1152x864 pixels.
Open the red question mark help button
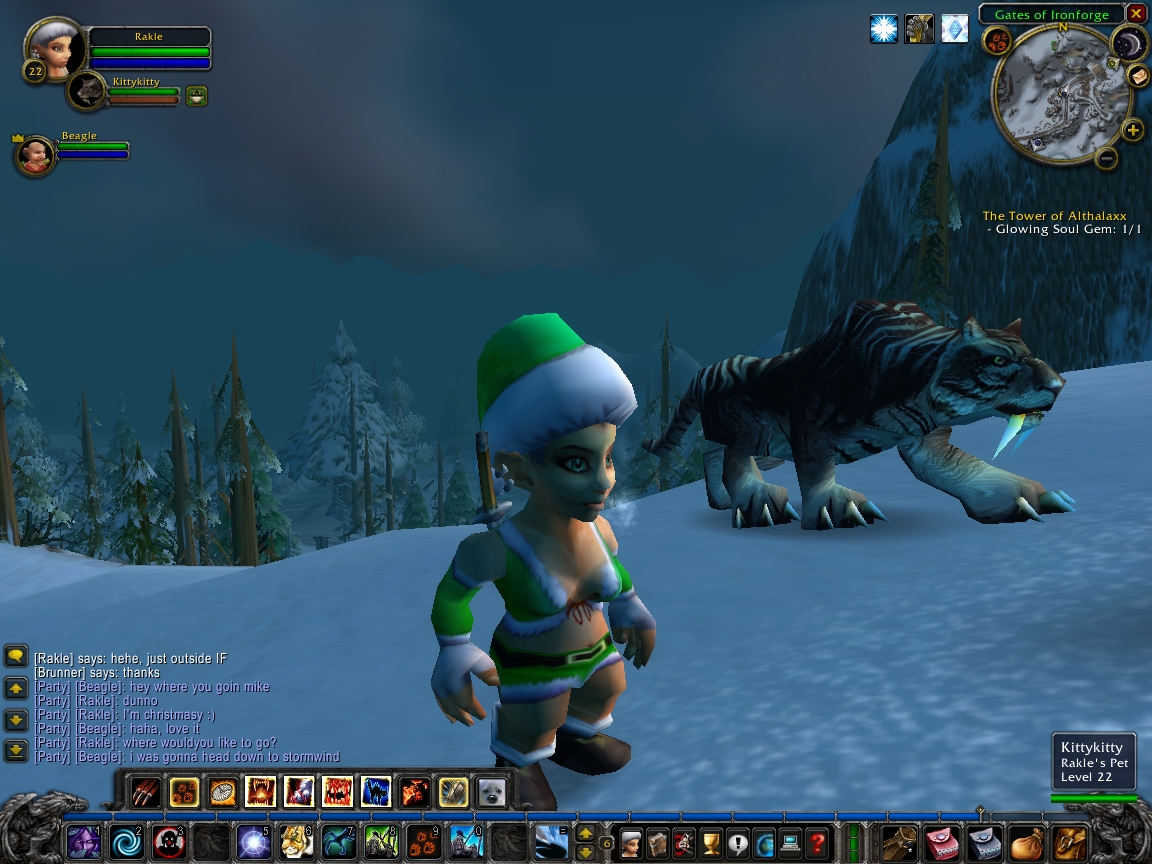[x=818, y=842]
